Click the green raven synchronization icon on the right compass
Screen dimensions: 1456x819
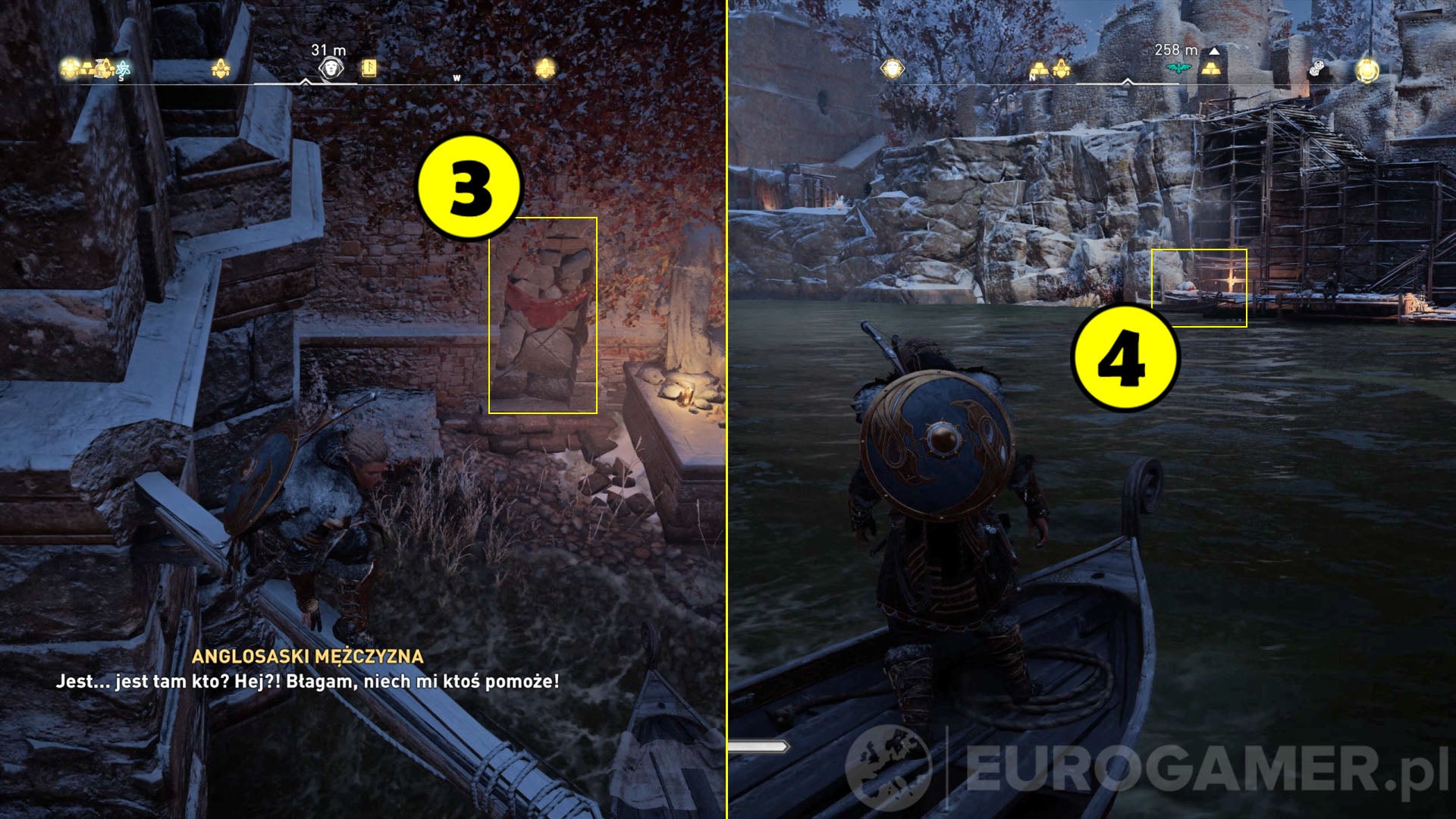pyautogui.click(x=1178, y=67)
